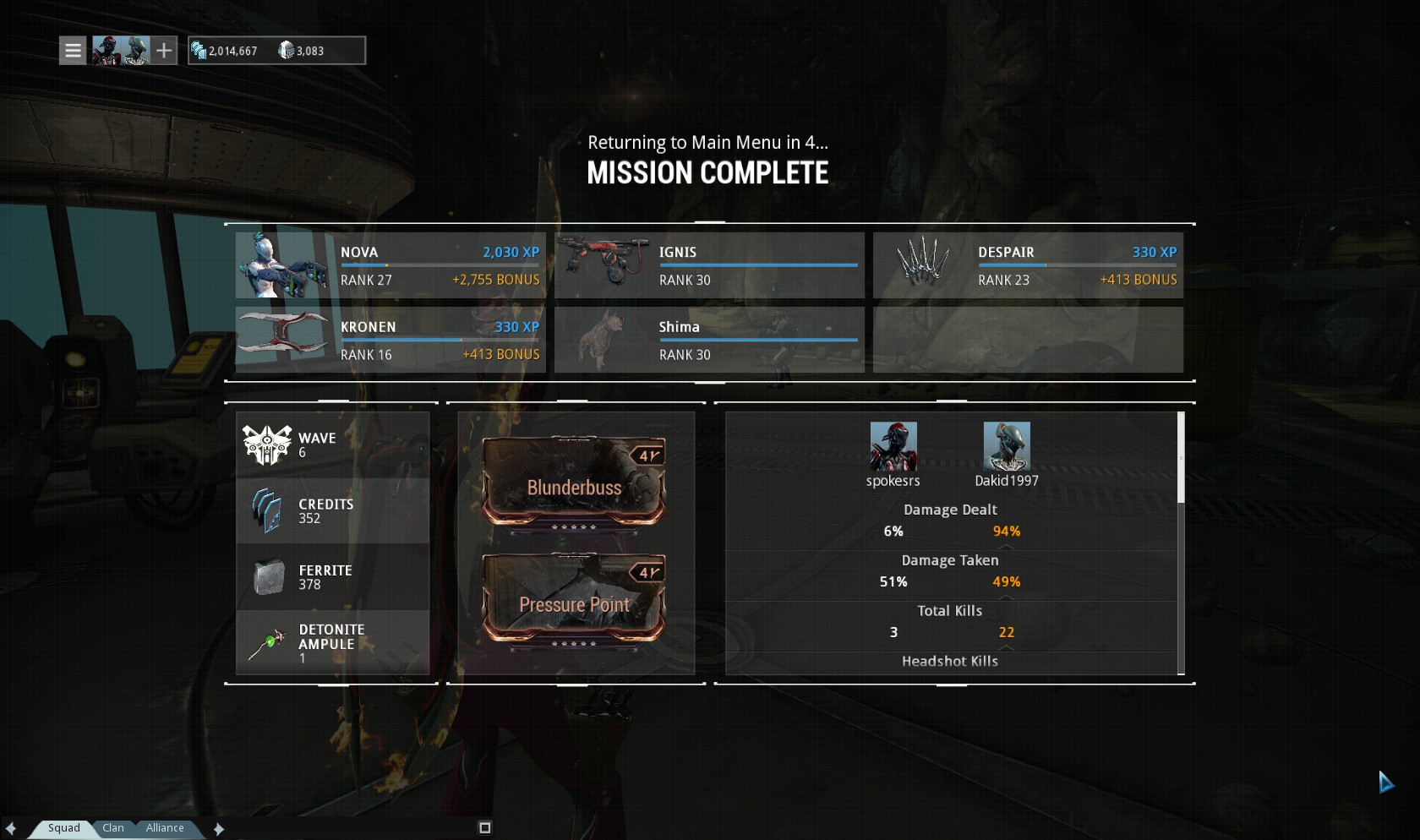Image resolution: width=1420 pixels, height=840 pixels.
Task: Click spokesrs player avatar
Action: click(893, 446)
